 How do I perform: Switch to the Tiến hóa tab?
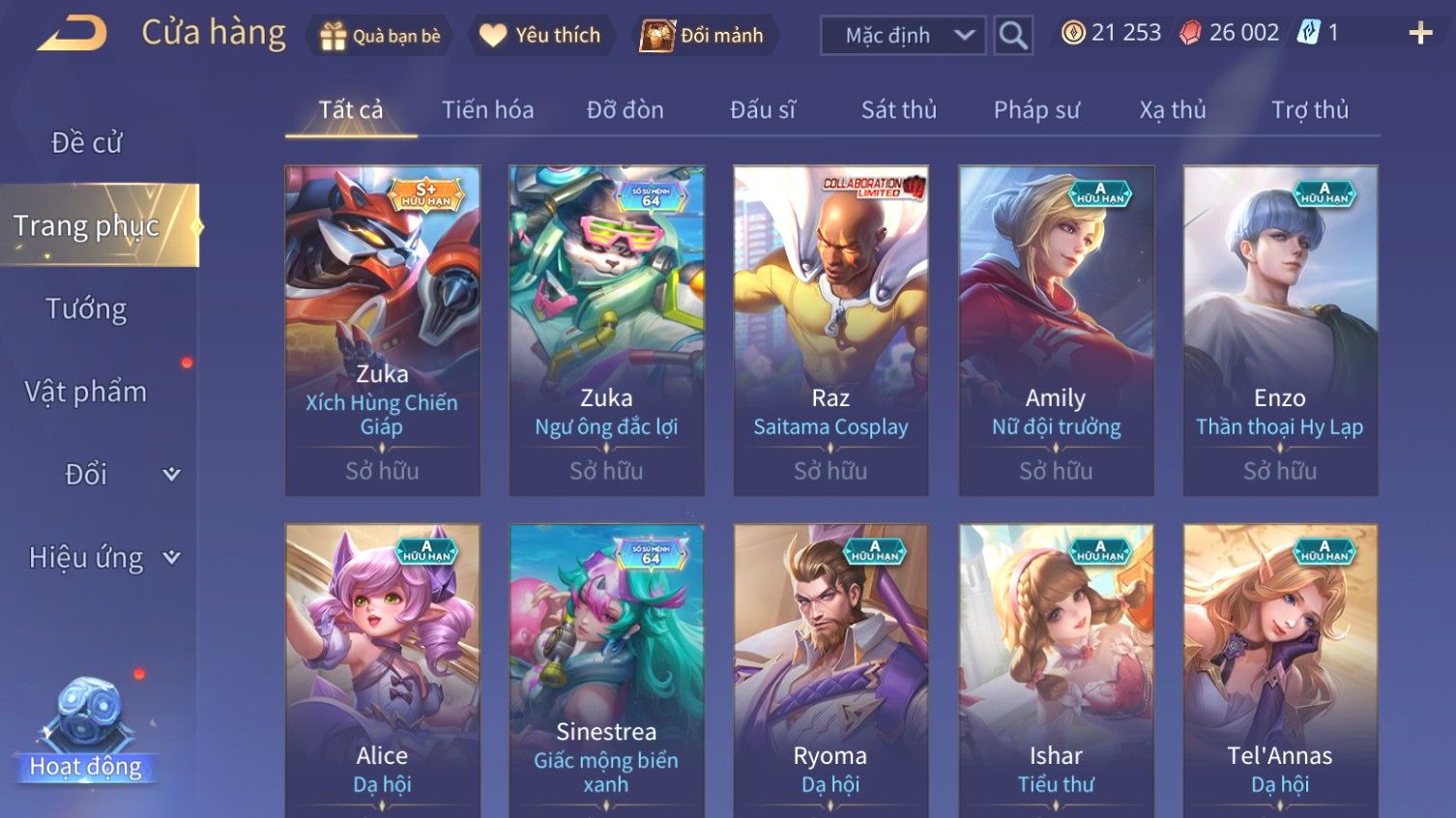pos(487,110)
